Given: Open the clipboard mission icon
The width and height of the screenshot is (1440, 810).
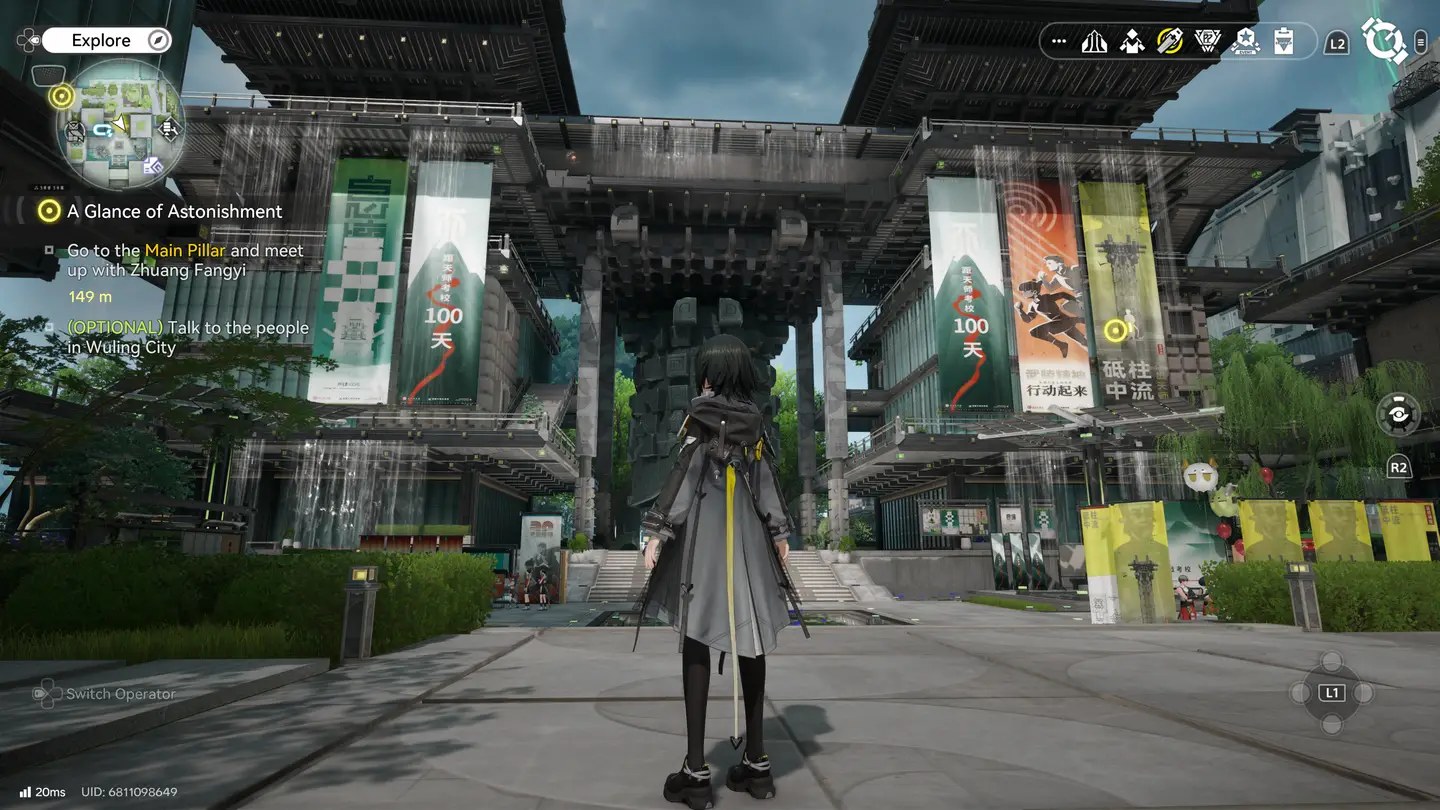Looking at the screenshot, I should 1284,42.
